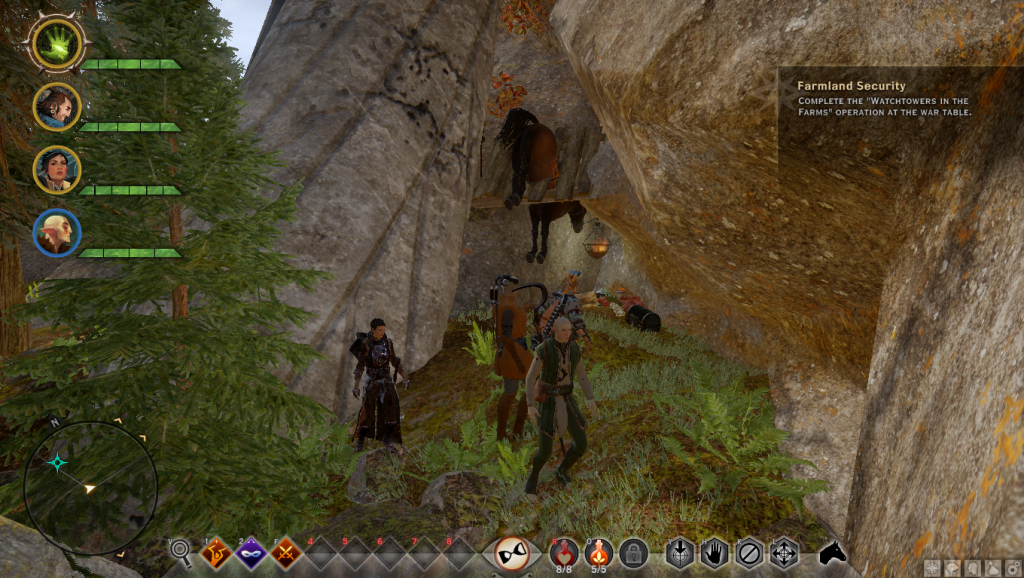Issue the attack my target command
This screenshot has width=1024, height=578.
(680, 553)
